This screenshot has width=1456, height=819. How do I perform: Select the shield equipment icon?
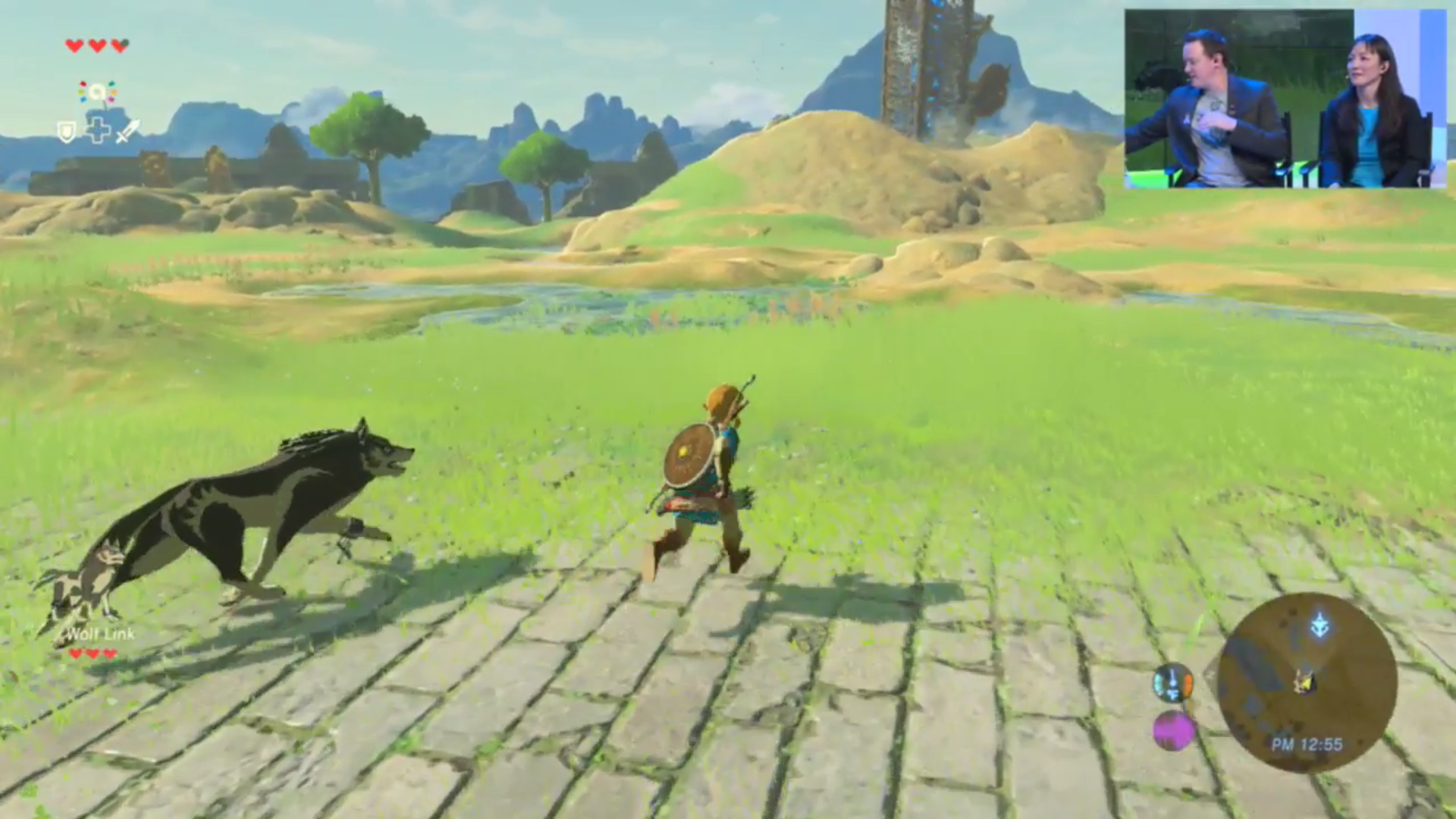[x=66, y=131]
